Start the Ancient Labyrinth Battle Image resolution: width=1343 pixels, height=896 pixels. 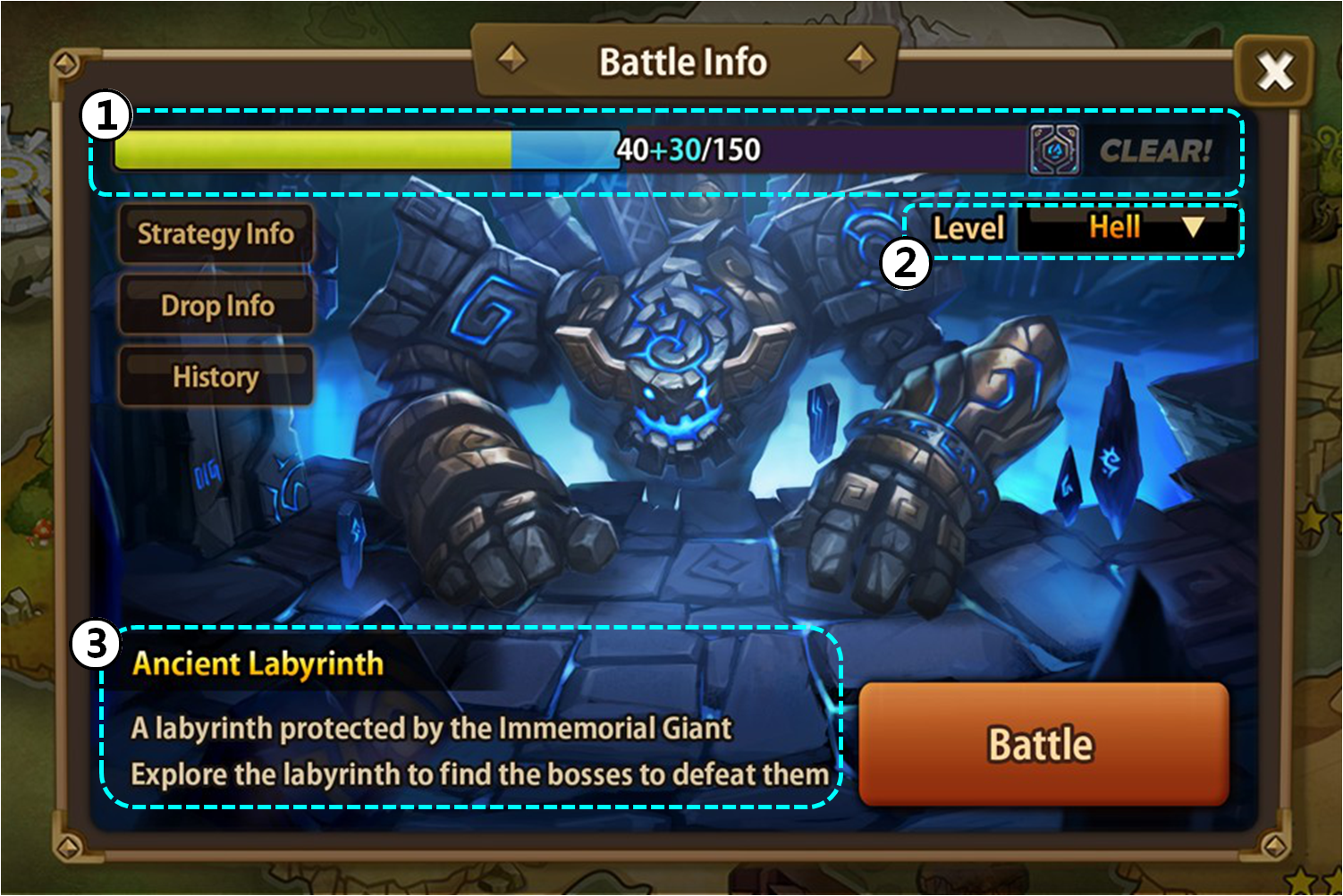click(x=1043, y=744)
